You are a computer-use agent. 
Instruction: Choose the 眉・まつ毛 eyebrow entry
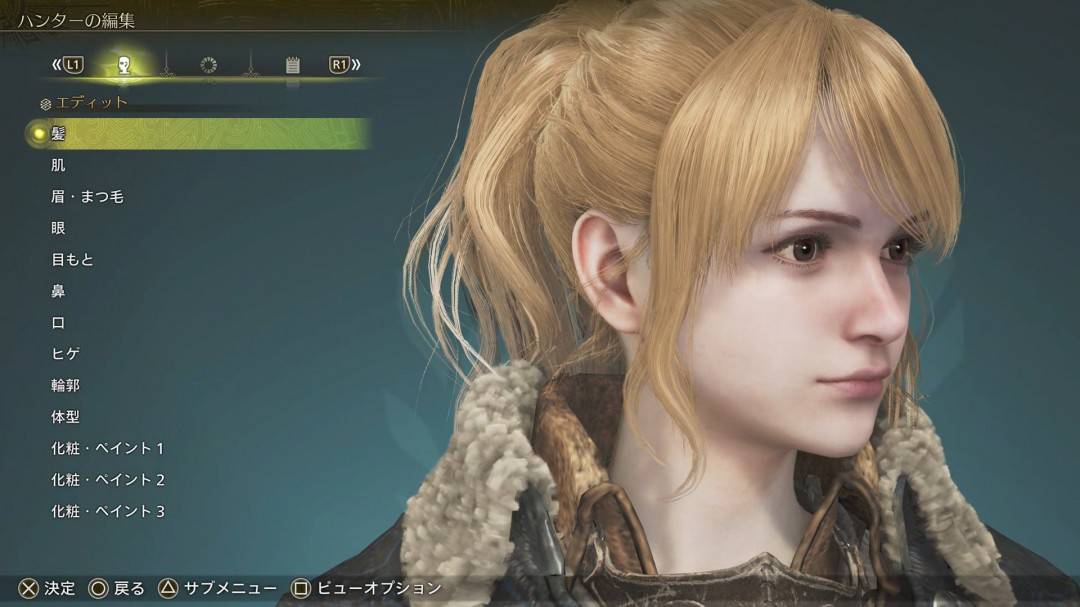87,197
